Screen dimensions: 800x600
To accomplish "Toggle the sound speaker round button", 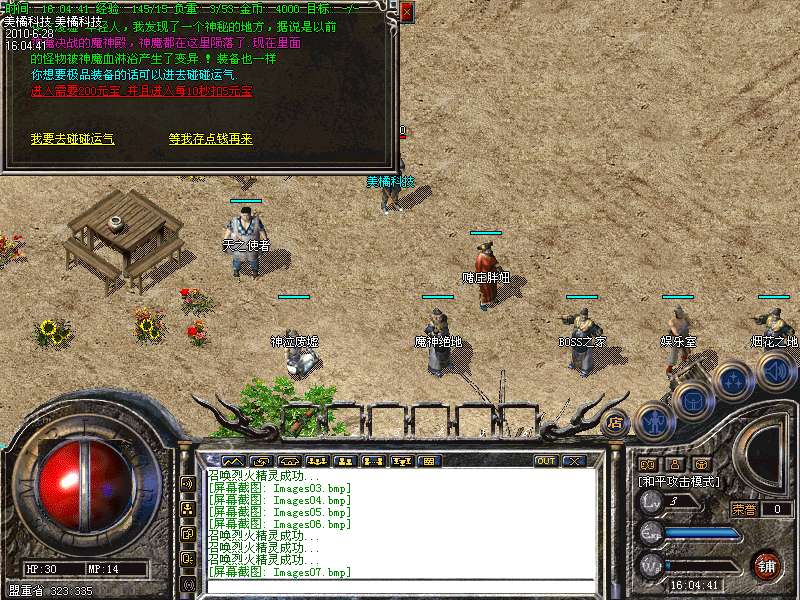I will coord(774,372).
